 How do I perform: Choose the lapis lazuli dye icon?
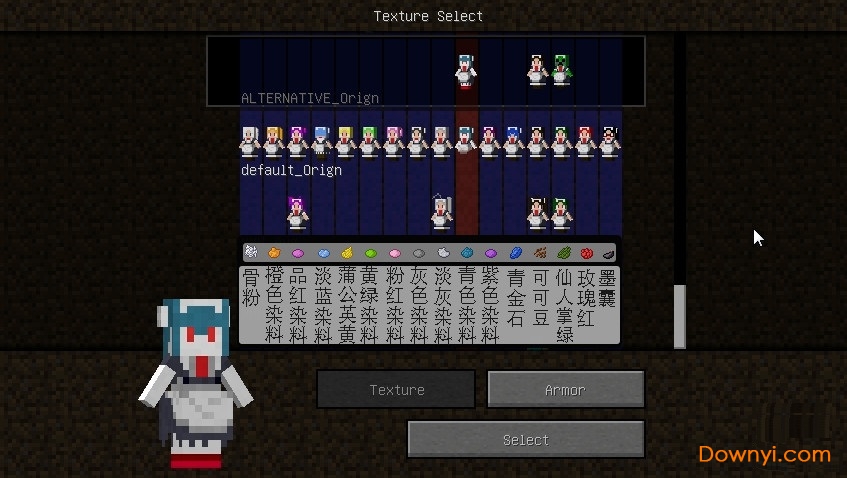point(516,253)
